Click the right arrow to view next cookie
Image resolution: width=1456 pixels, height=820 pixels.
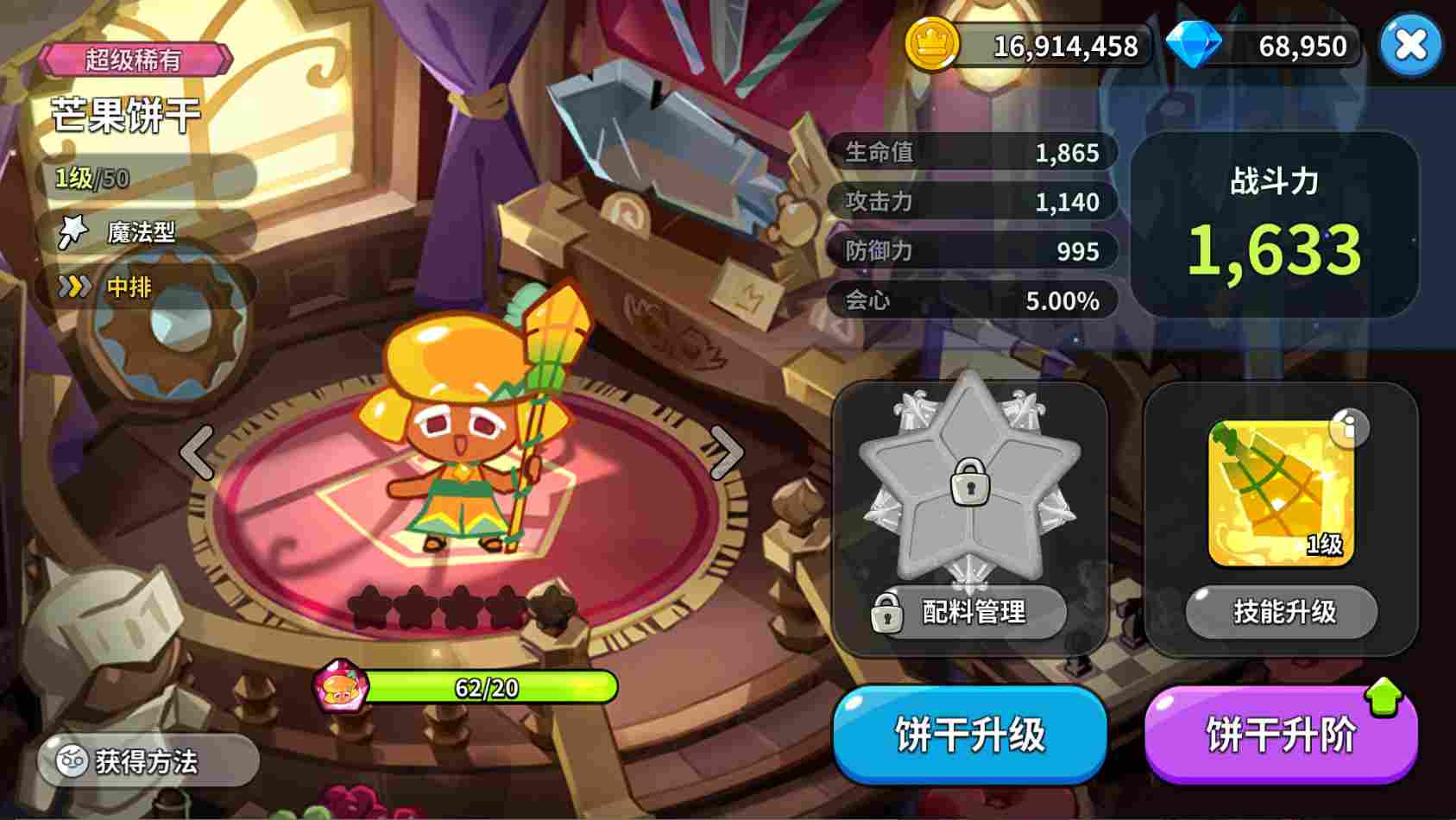pyautogui.click(x=728, y=453)
